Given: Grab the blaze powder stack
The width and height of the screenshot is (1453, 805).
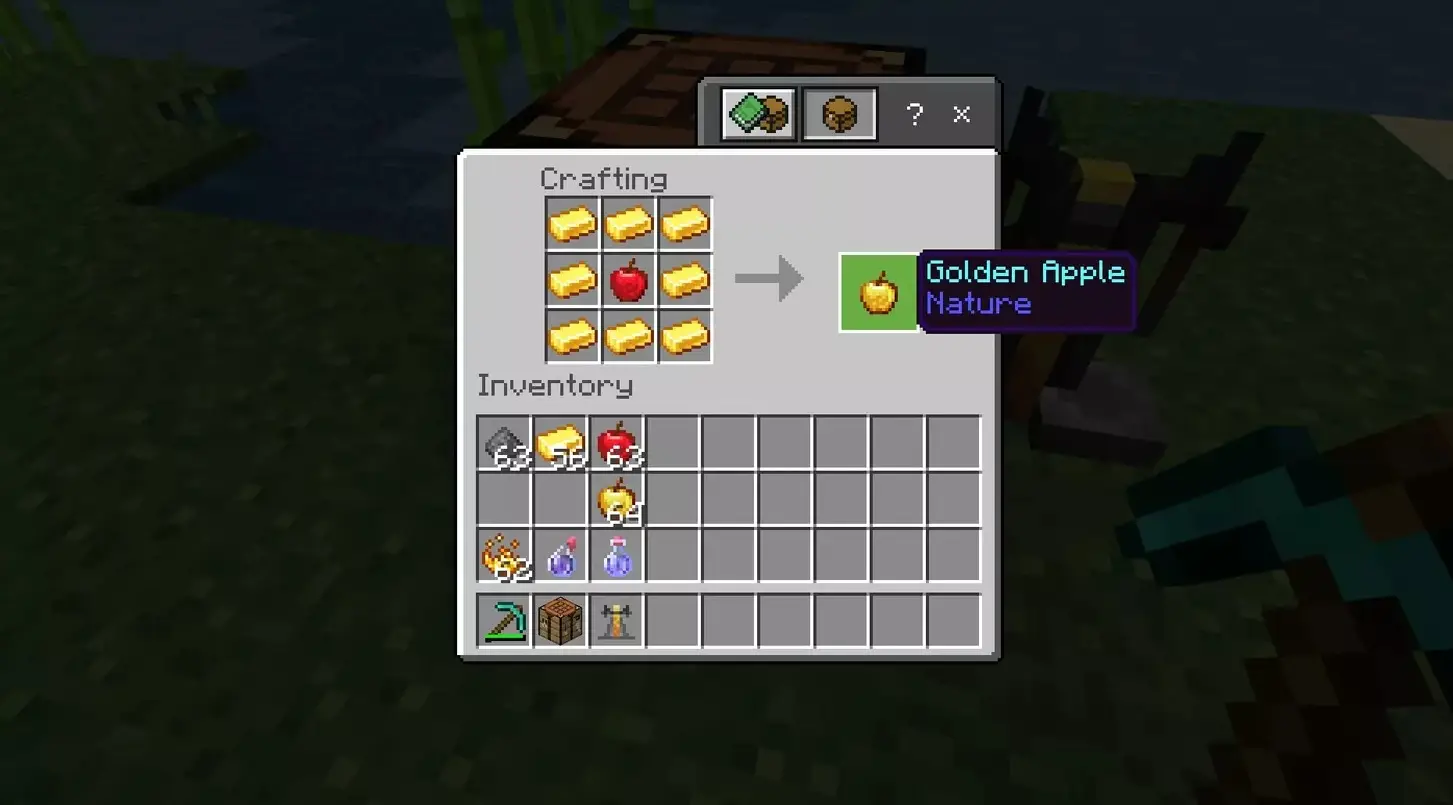Looking at the screenshot, I should 504,555.
